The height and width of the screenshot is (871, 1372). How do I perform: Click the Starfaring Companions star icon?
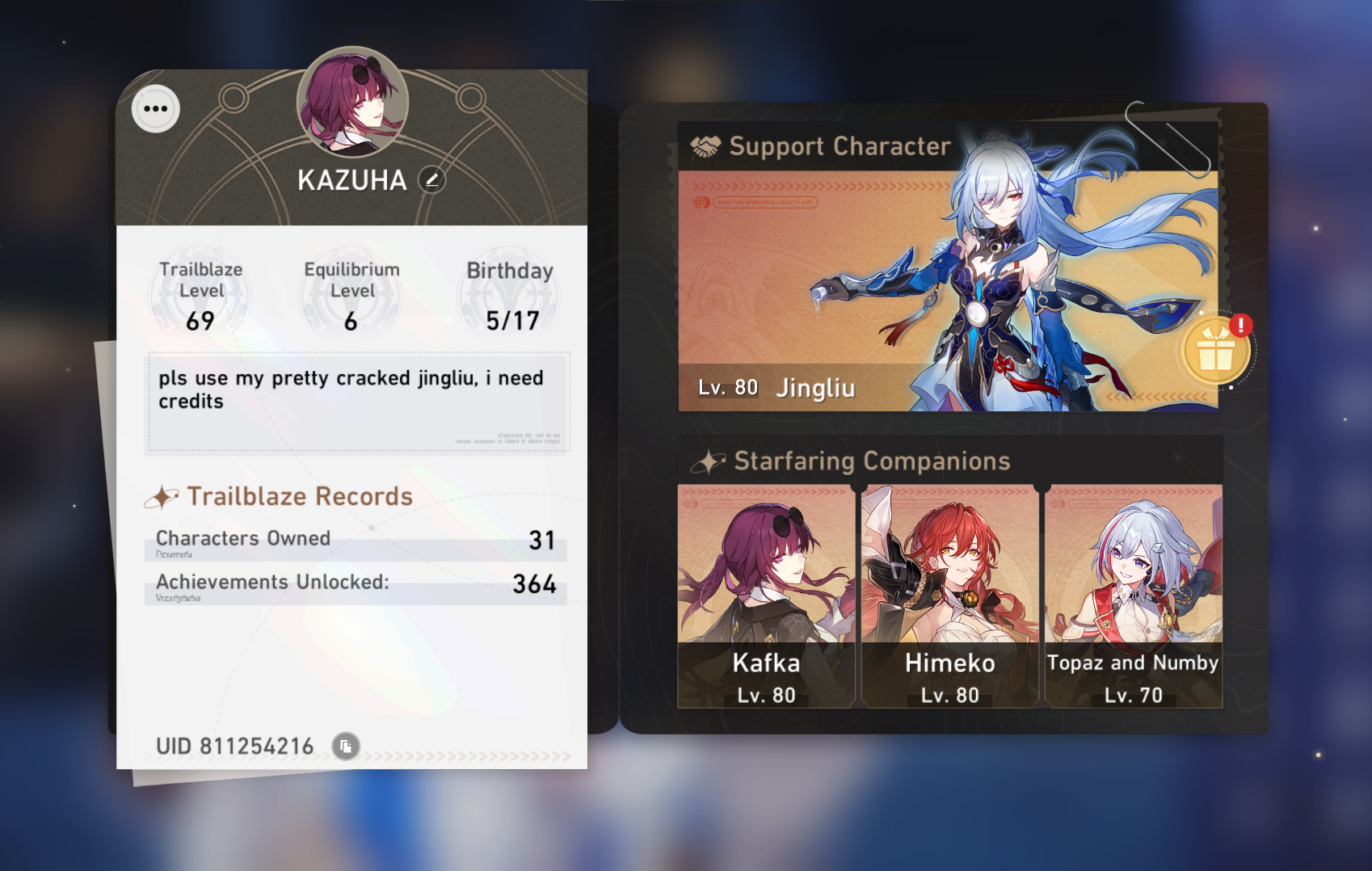[708, 461]
